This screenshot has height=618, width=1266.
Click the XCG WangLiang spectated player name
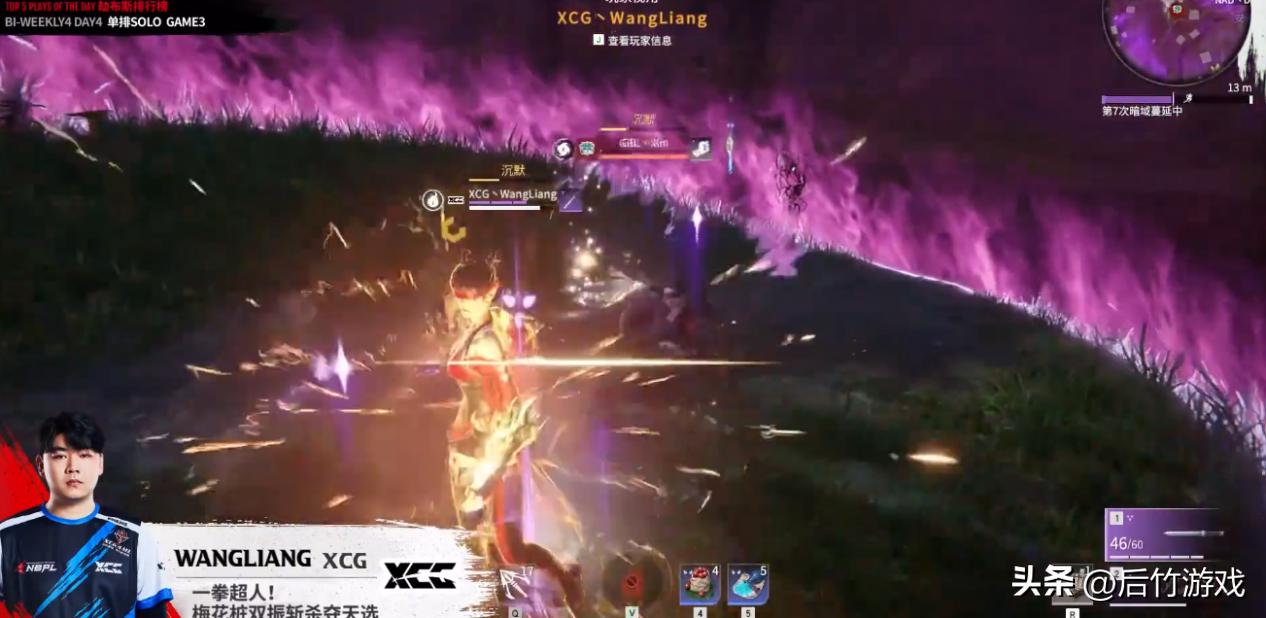pyautogui.click(x=632, y=18)
